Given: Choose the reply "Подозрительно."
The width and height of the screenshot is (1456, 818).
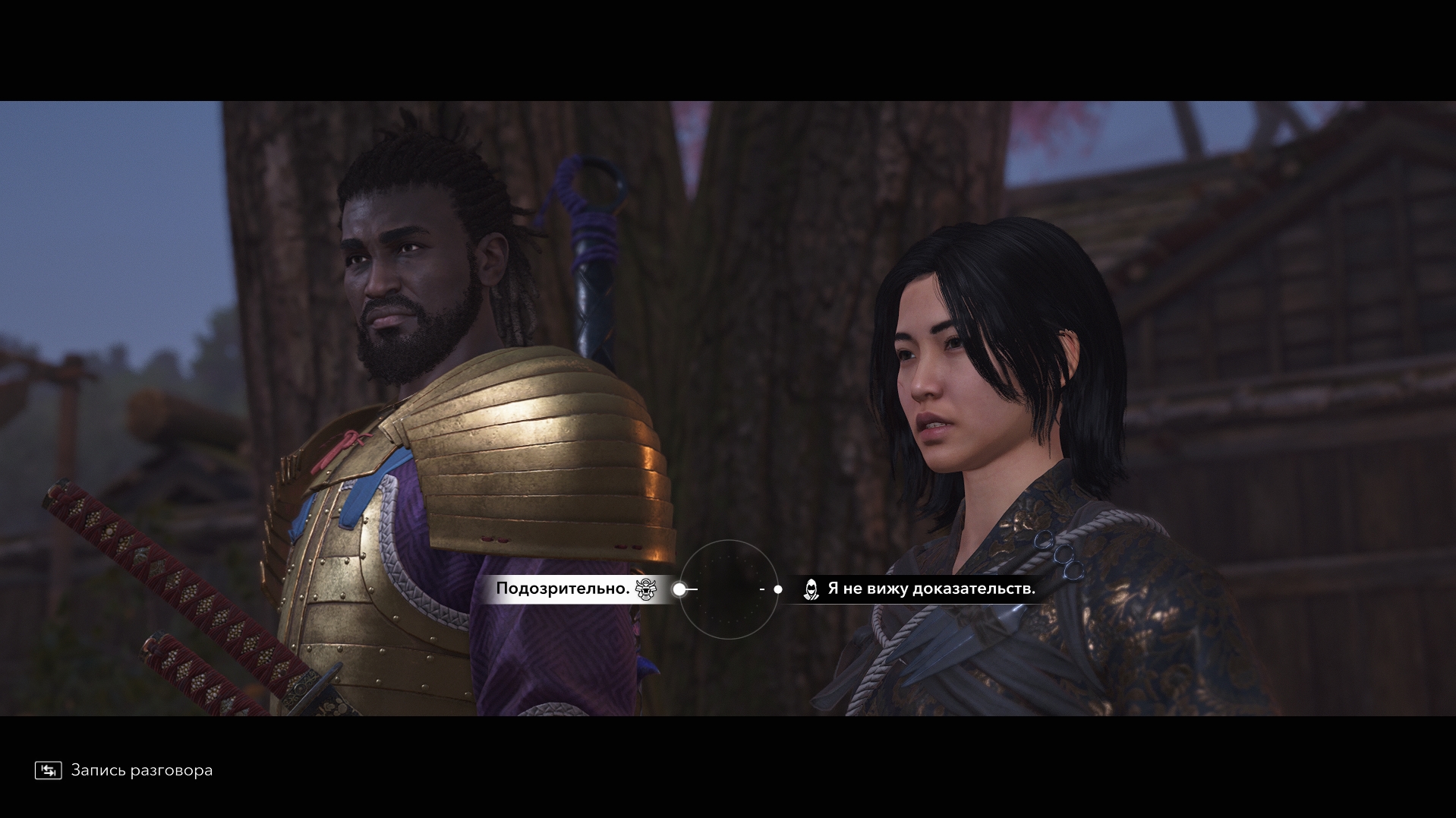Looking at the screenshot, I should tap(563, 589).
